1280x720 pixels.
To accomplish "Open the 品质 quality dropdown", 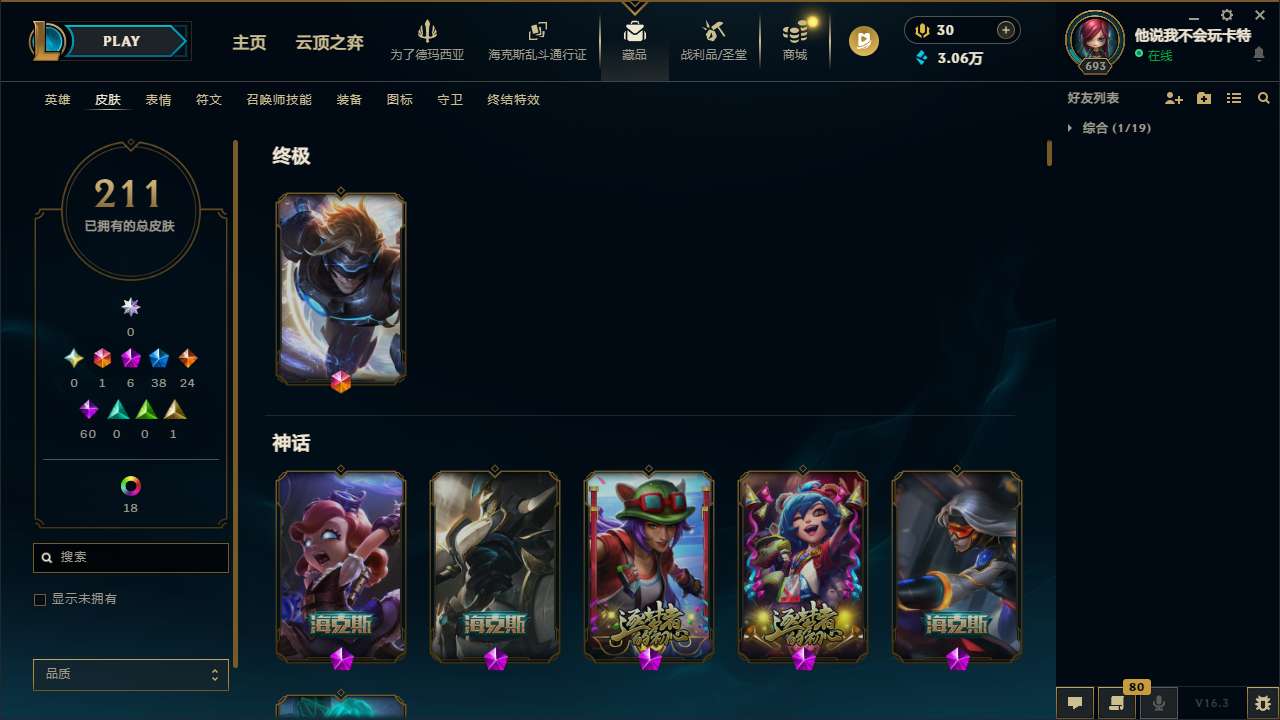I will tap(130, 674).
